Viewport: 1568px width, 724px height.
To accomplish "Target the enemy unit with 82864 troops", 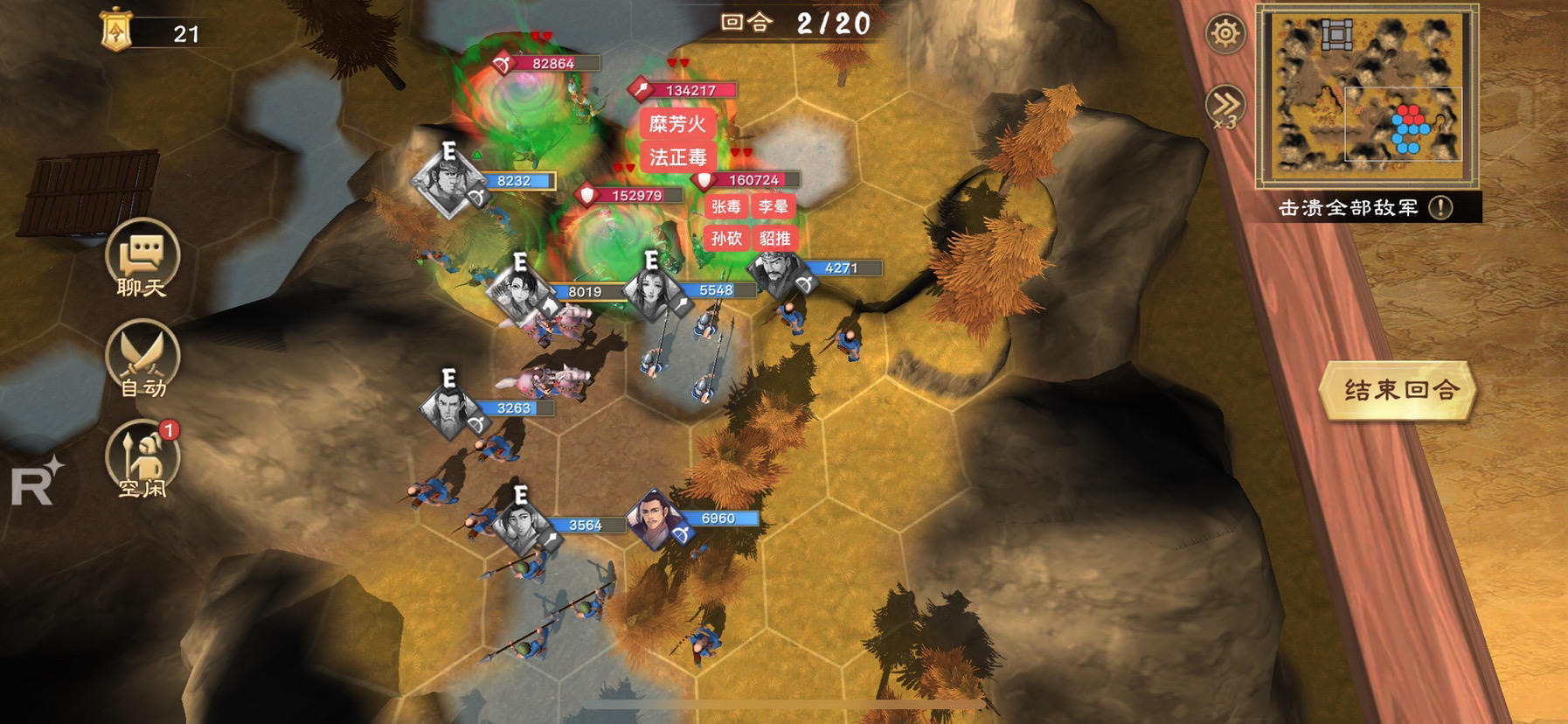I will 547,64.
